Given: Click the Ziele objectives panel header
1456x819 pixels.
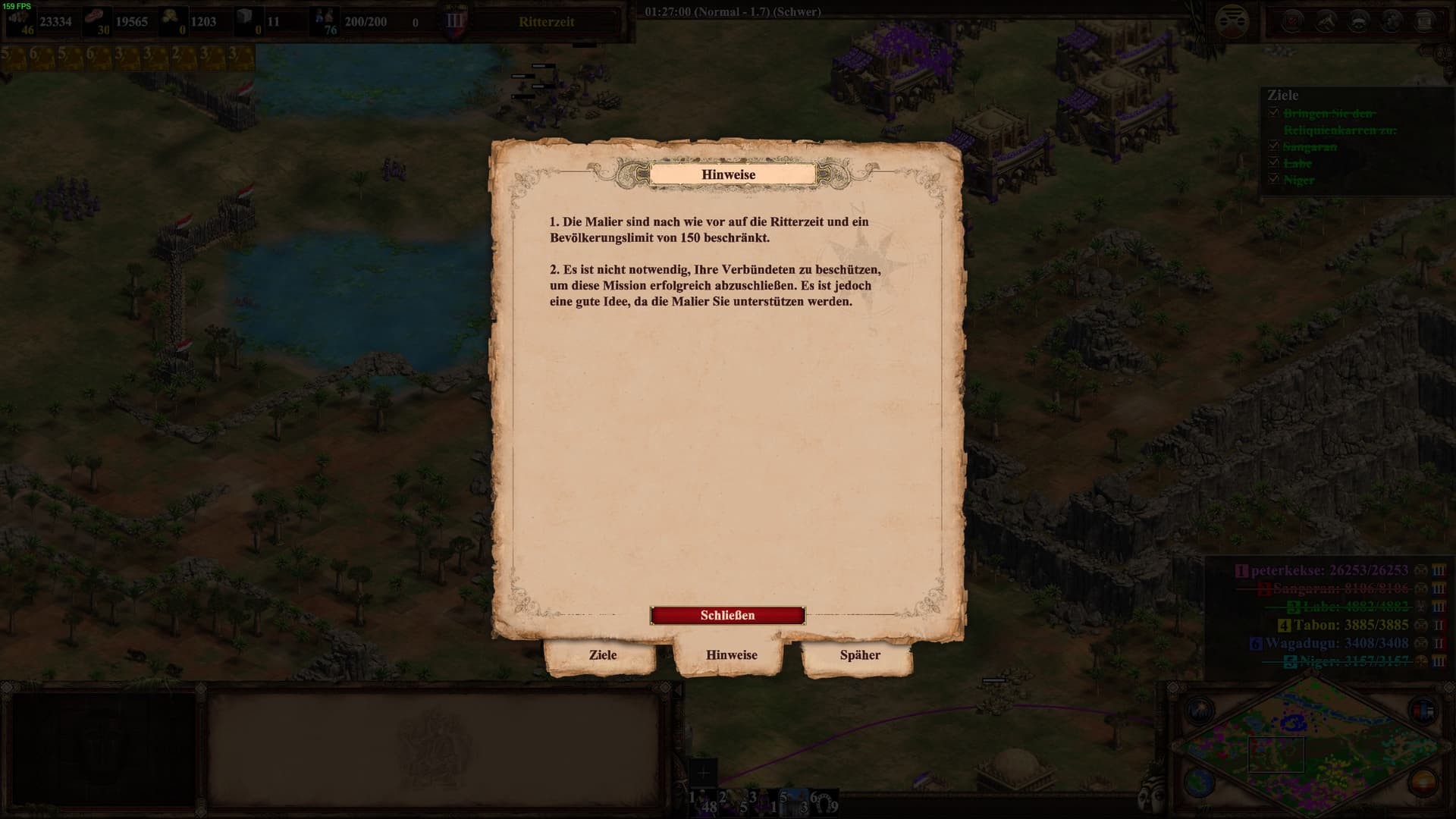Looking at the screenshot, I should [x=1282, y=96].
